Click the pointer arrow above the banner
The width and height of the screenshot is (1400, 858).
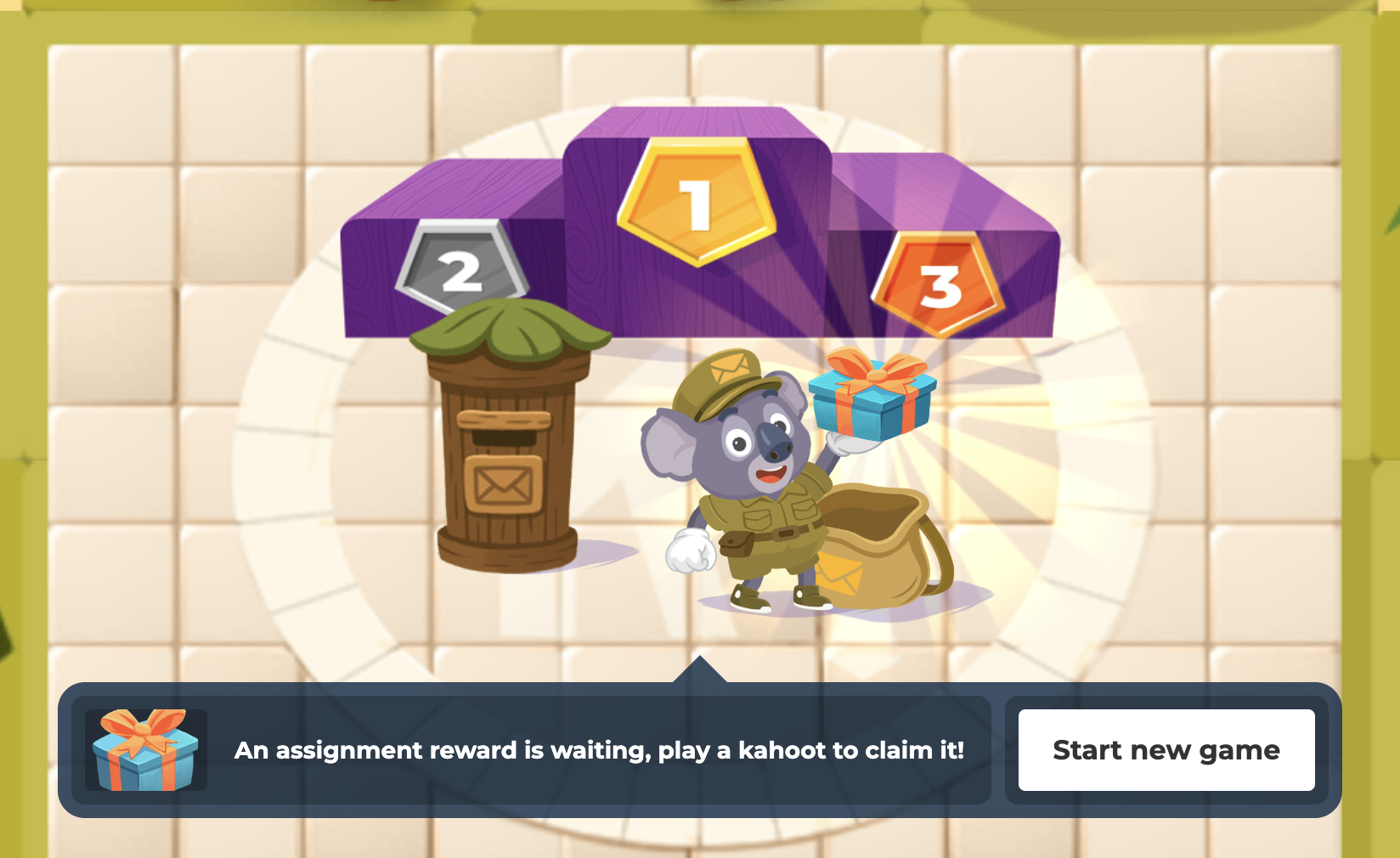(x=702, y=669)
